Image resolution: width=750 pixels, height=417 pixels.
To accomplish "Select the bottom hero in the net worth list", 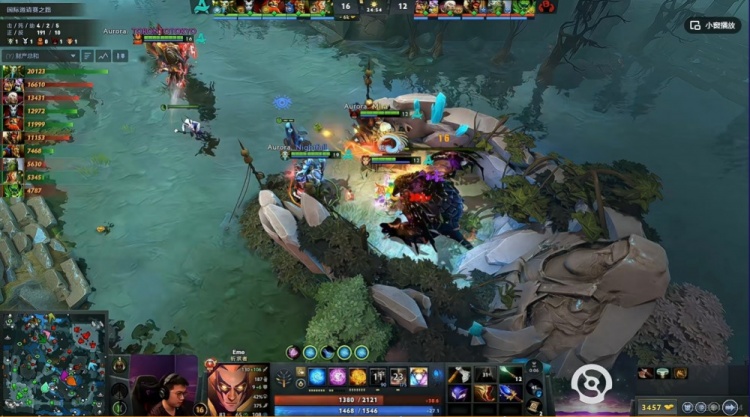I will (x=13, y=190).
